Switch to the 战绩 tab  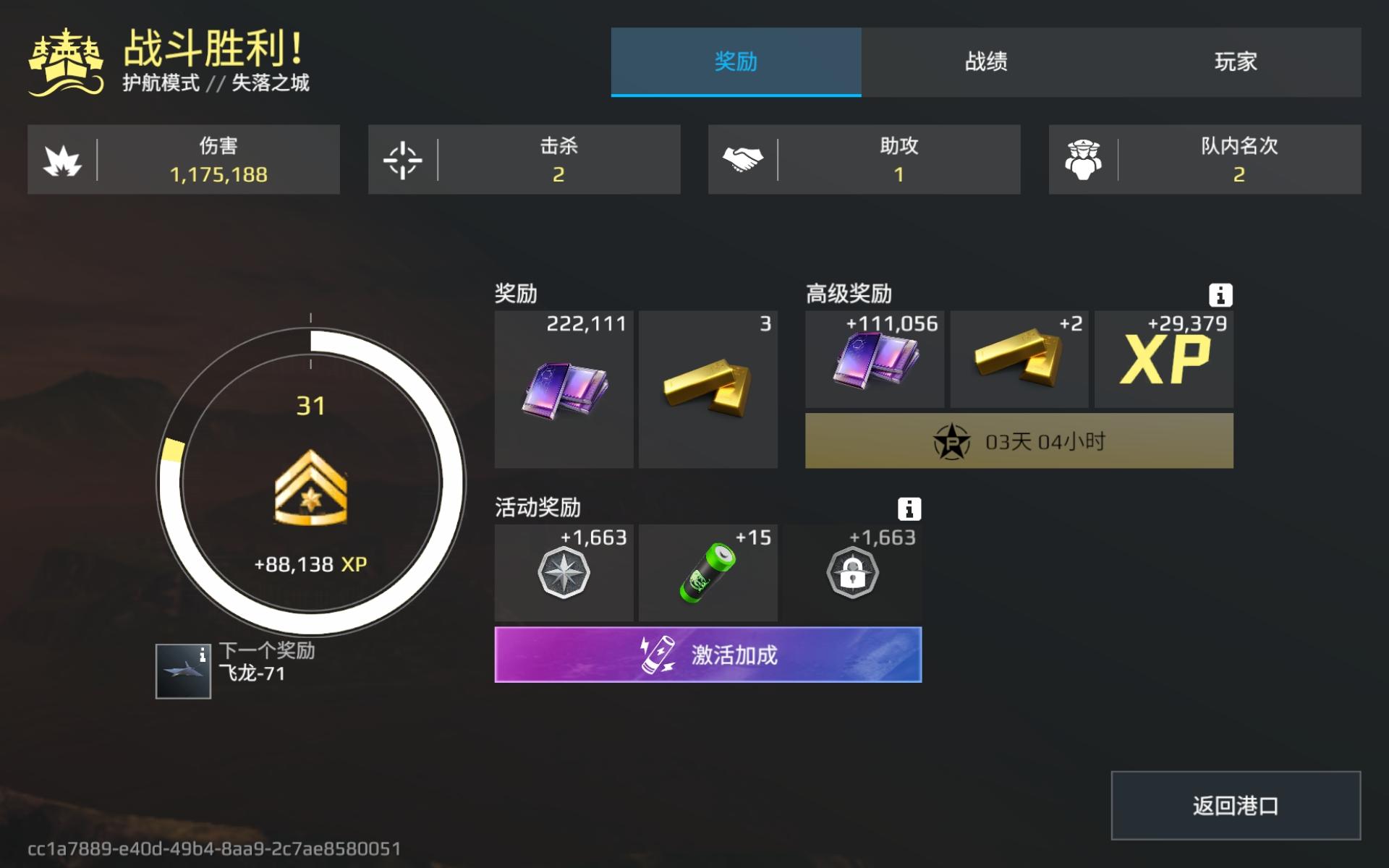986,64
